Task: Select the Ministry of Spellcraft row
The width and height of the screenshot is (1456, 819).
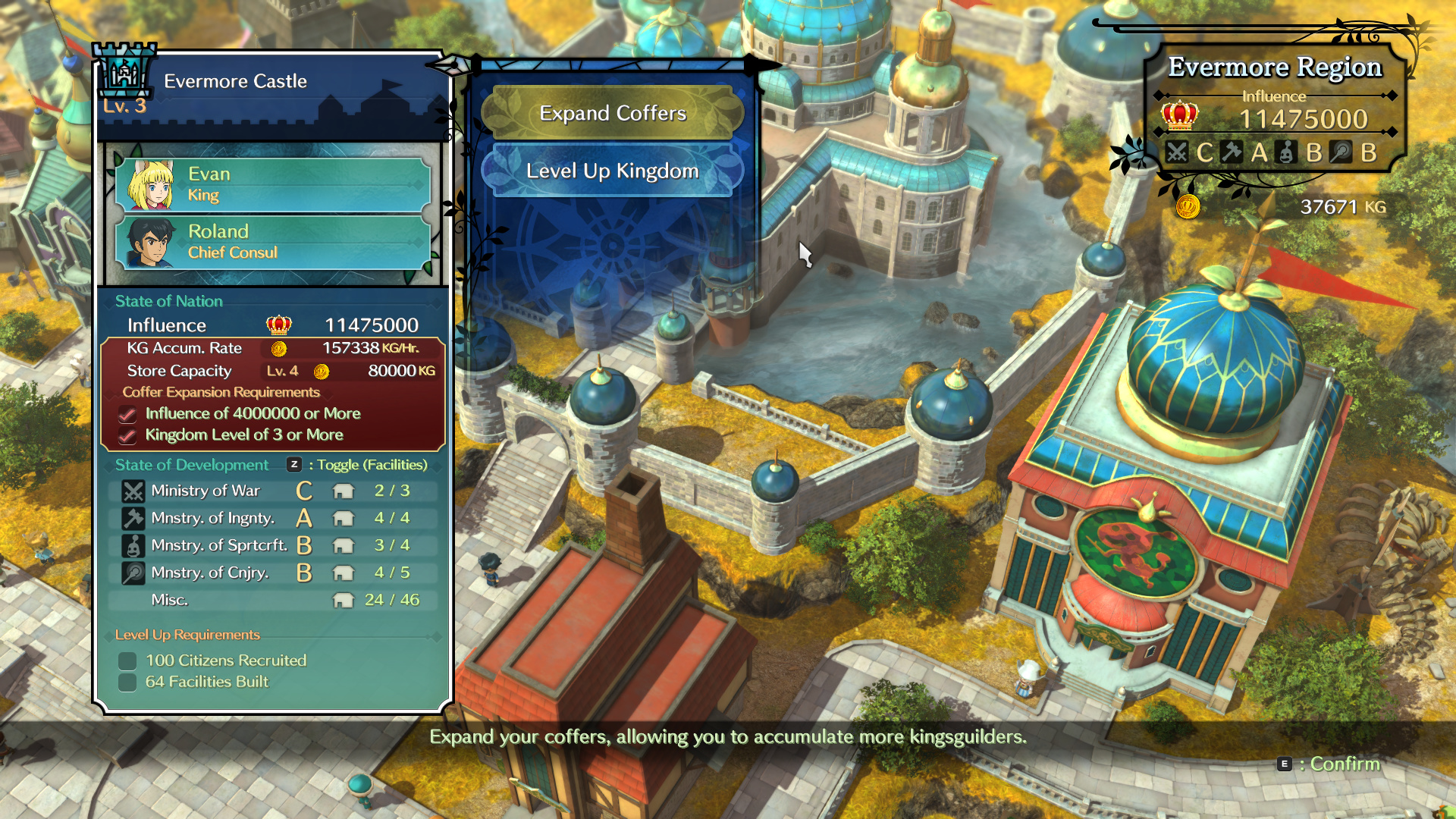Action: click(x=273, y=545)
